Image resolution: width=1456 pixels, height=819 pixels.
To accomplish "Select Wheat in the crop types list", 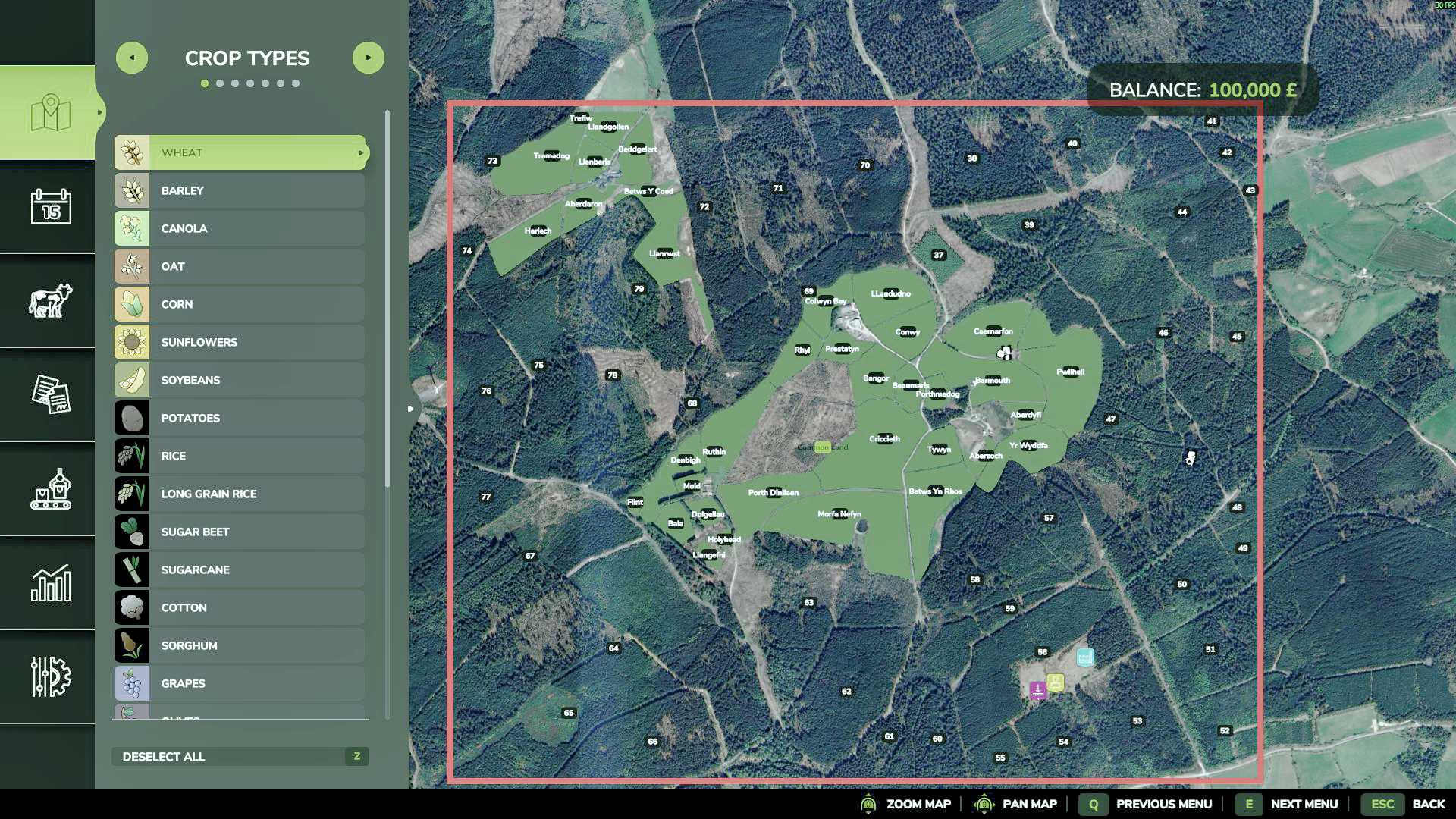I will click(x=240, y=152).
